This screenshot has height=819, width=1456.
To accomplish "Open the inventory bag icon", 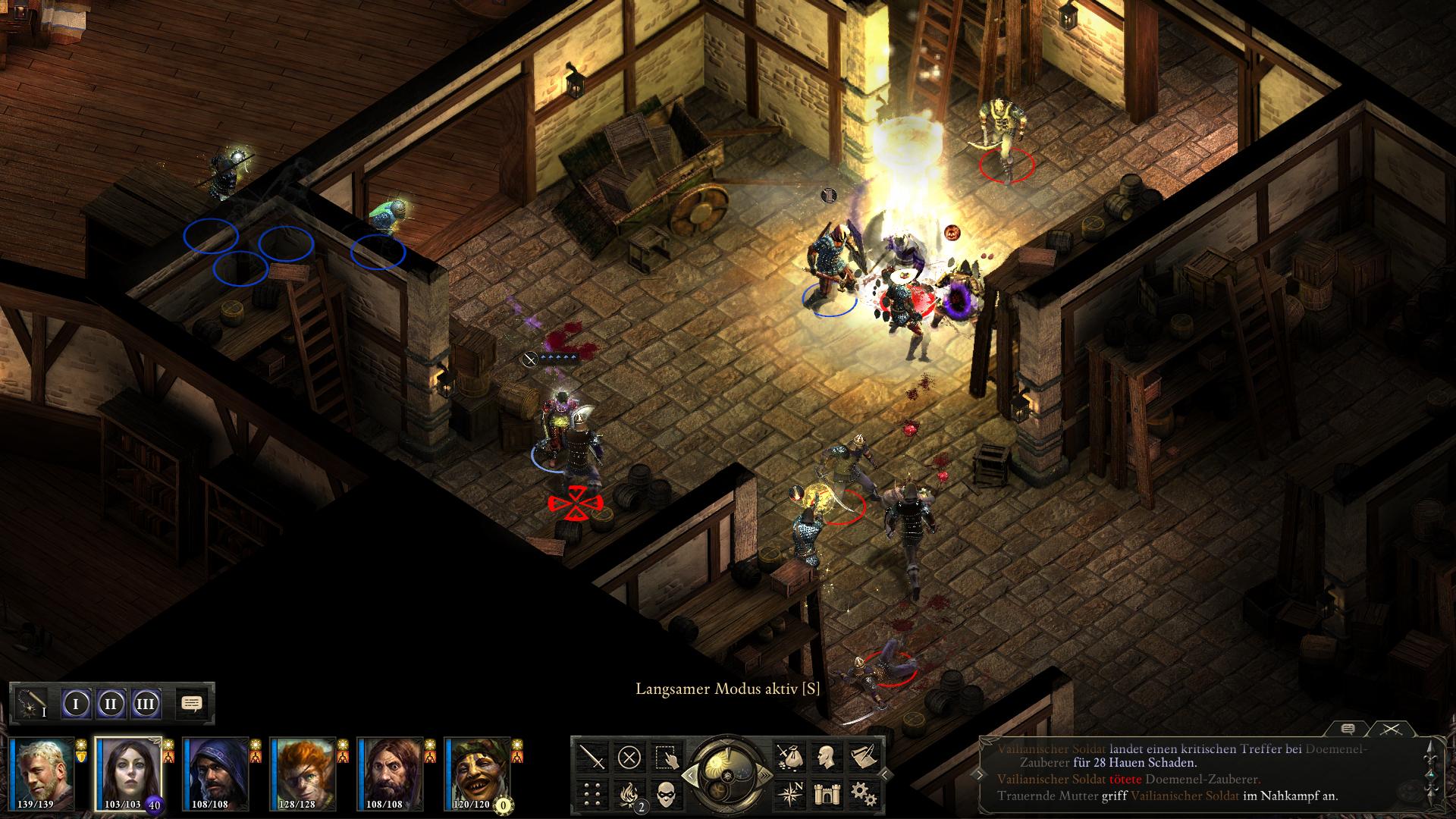I will tap(789, 757).
